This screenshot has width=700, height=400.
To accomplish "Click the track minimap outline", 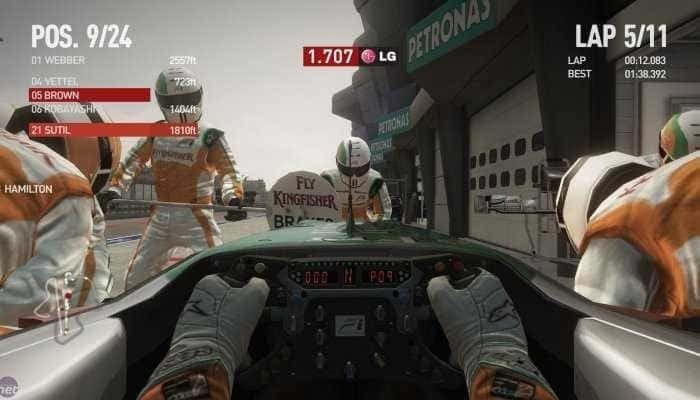I will 68,301.
